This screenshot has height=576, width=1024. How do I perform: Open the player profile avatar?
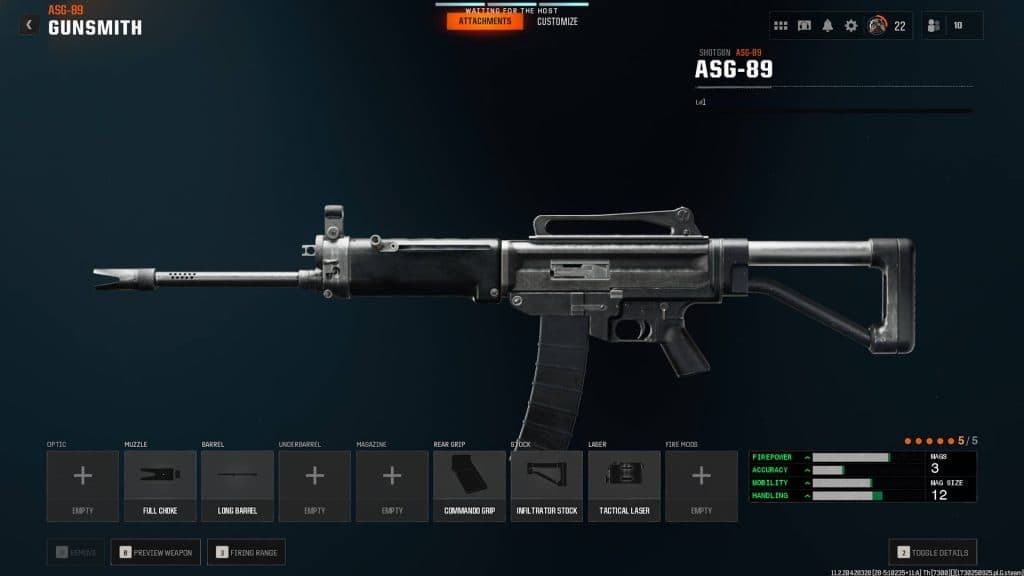(877, 26)
